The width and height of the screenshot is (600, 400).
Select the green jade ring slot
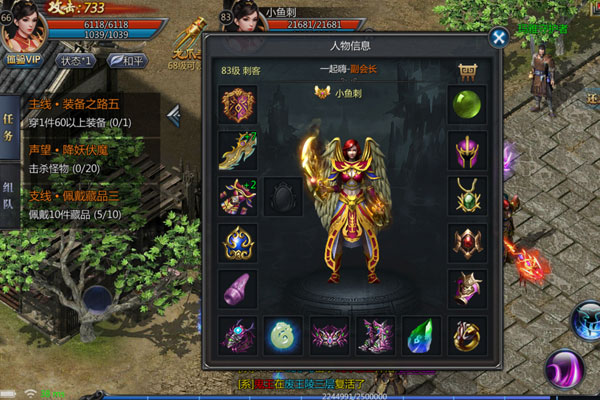283,335
